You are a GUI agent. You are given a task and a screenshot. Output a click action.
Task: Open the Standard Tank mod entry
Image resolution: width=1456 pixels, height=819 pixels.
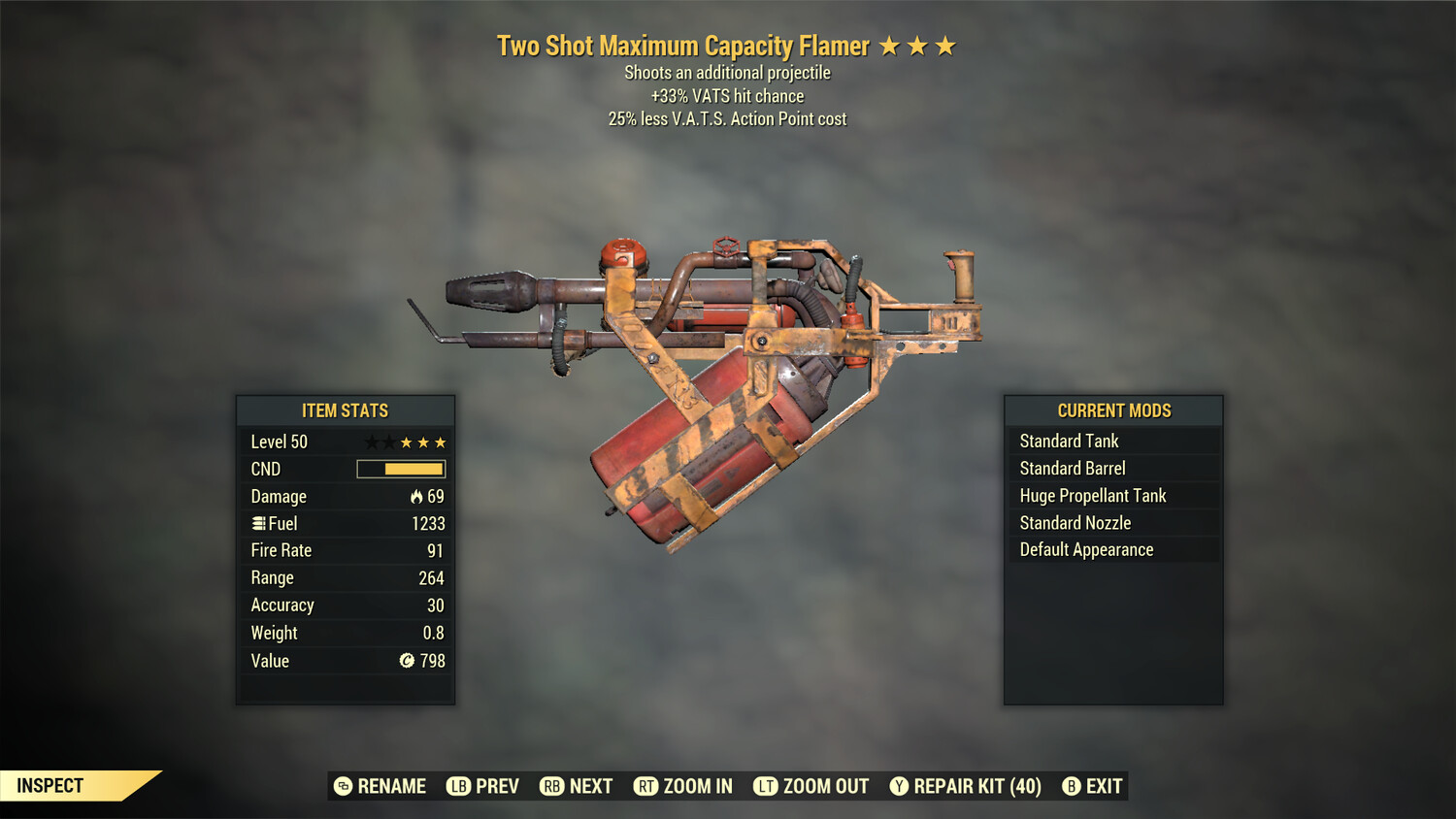1068,441
